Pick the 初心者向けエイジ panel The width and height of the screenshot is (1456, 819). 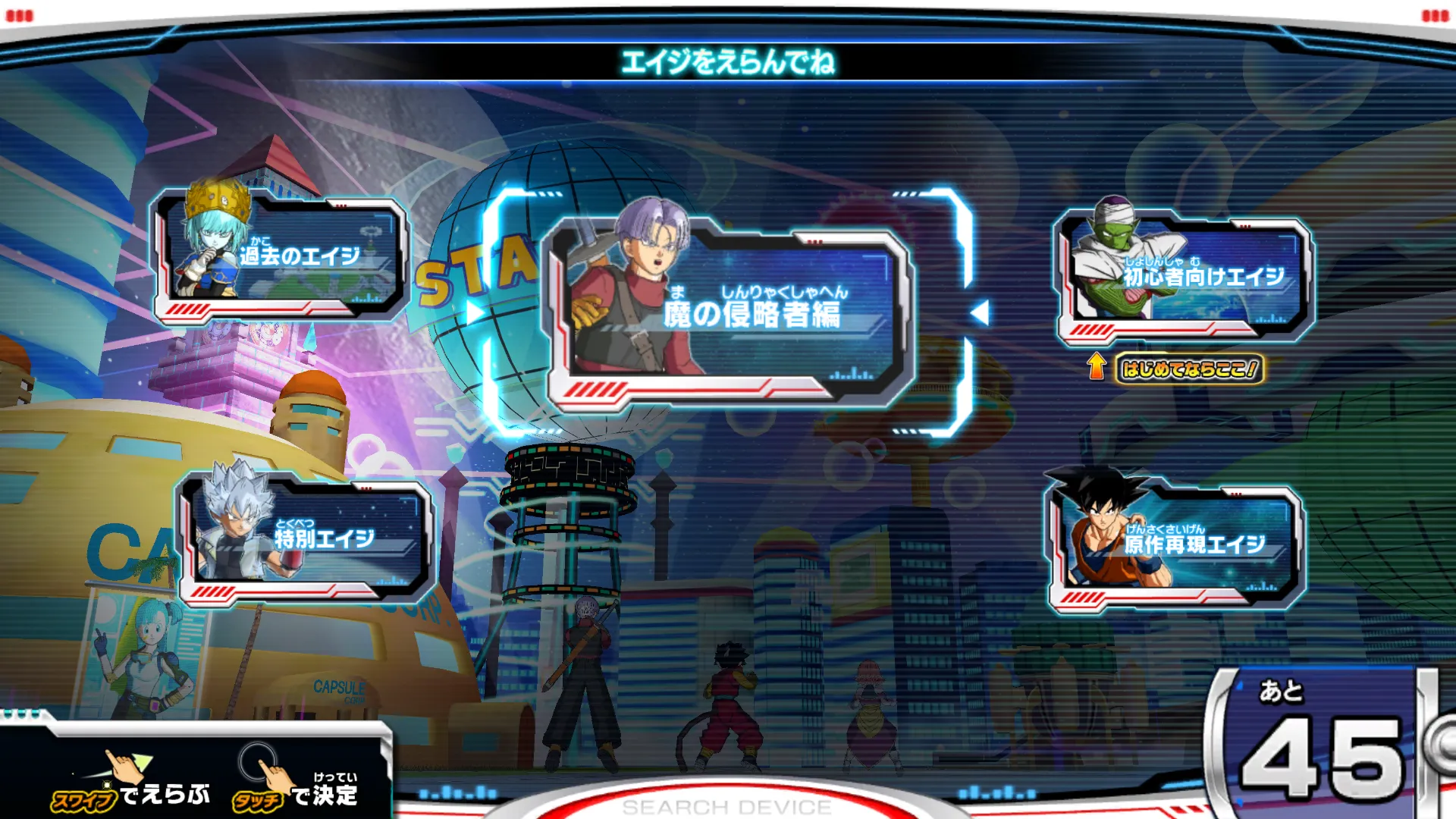(1185, 278)
